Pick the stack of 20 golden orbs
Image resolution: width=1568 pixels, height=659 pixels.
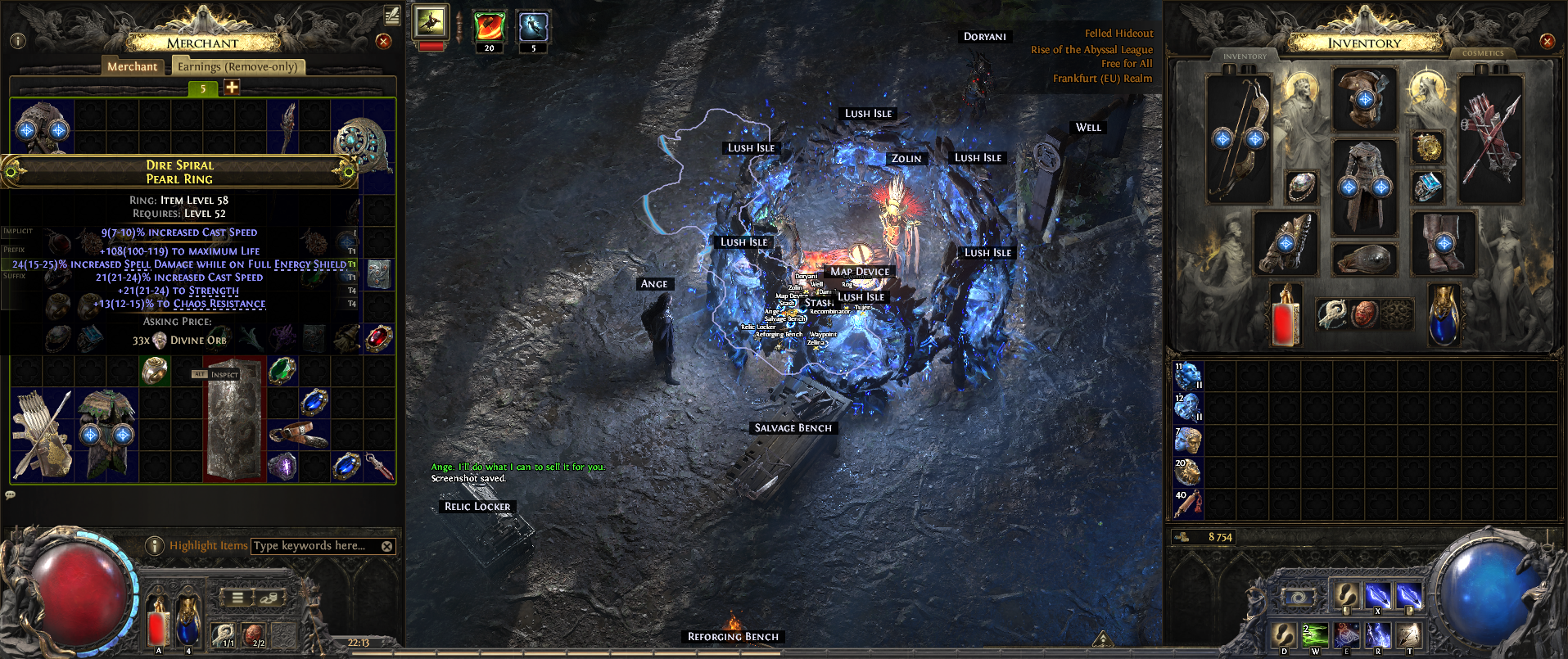point(1187,472)
